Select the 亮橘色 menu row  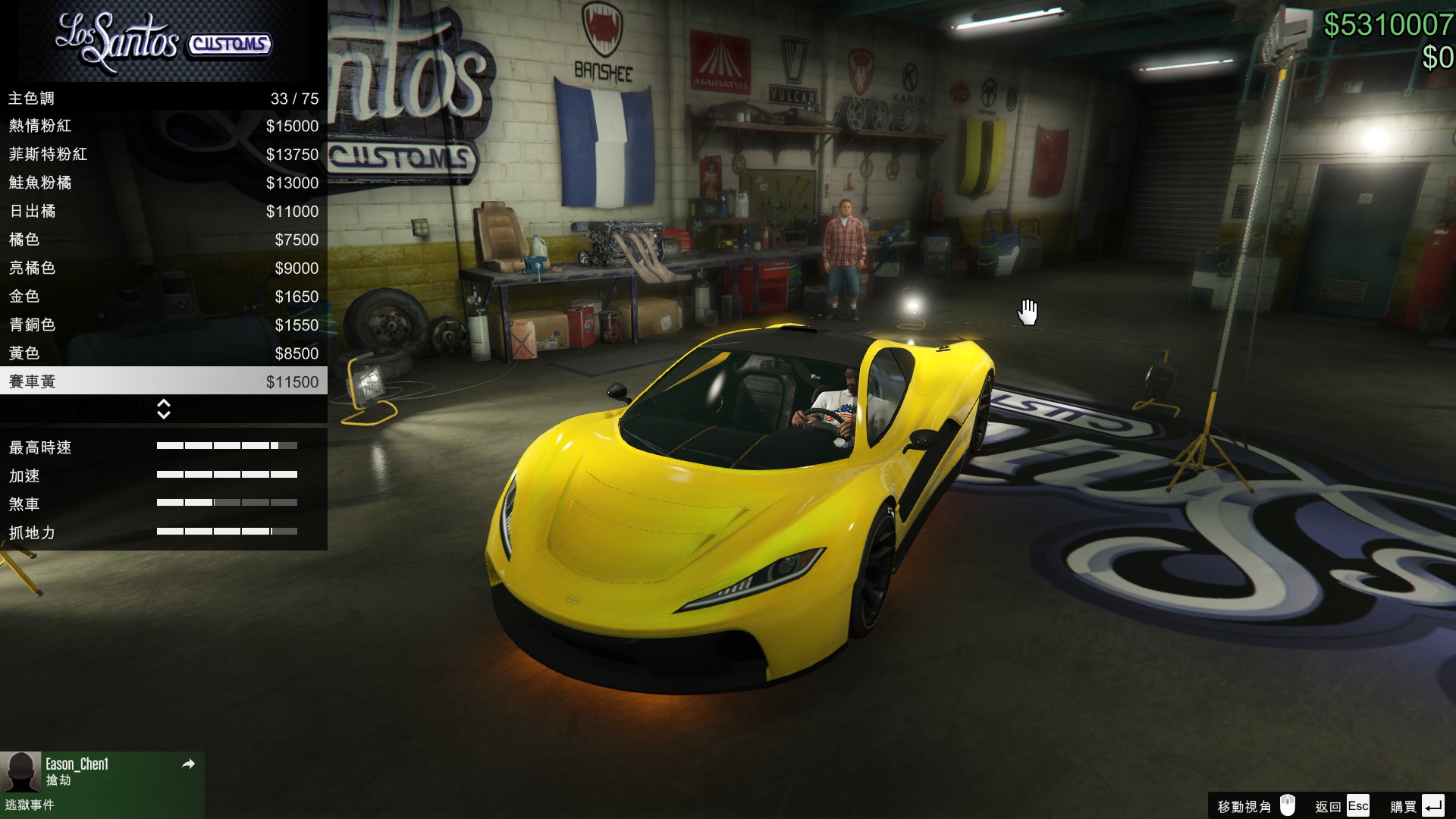pyautogui.click(x=163, y=268)
